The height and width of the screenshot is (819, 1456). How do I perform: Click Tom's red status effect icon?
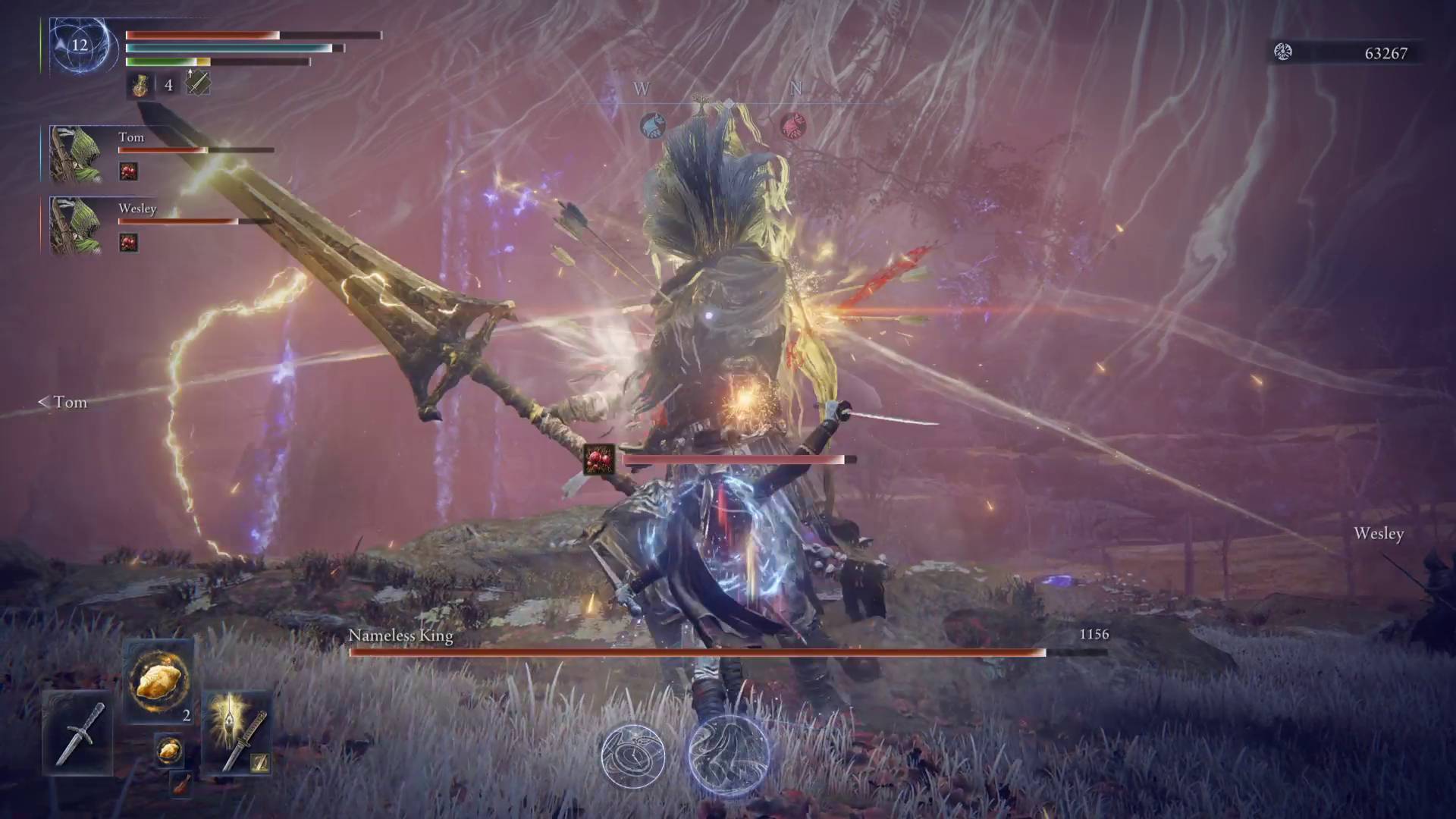click(129, 171)
